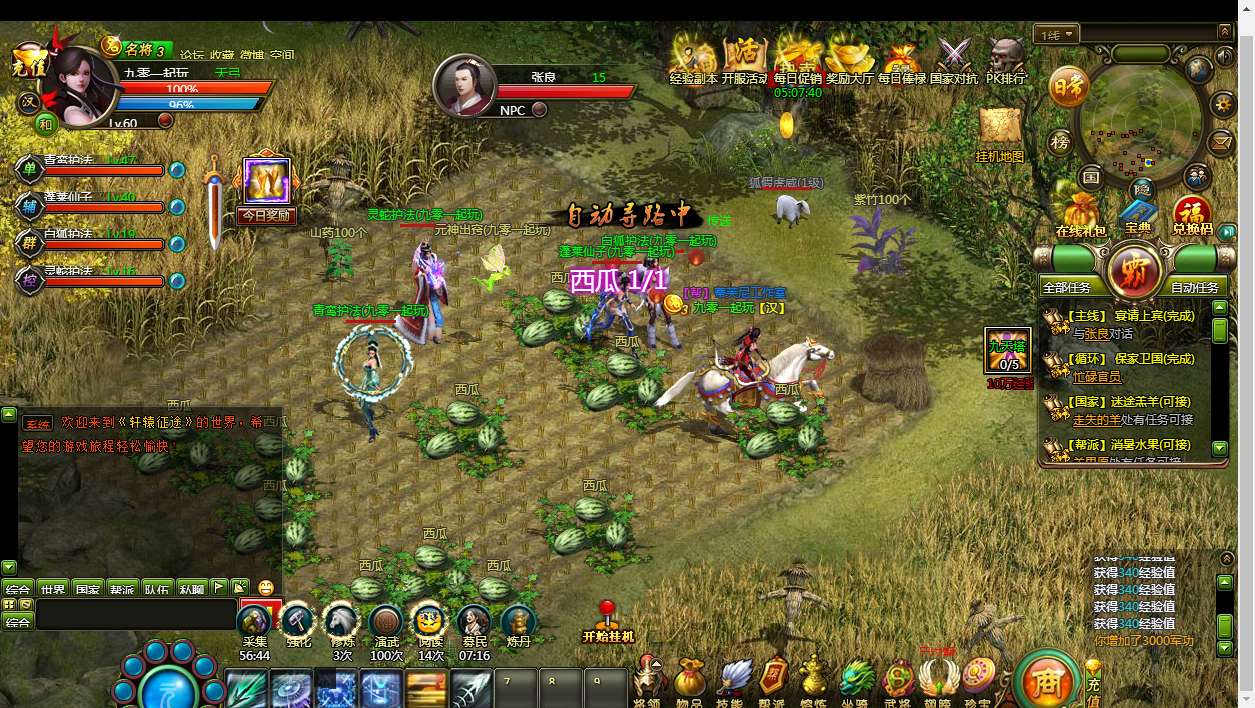Claim the 在线礼包 online gift bag
Screen dimensions: 1255x708
coord(1081,214)
